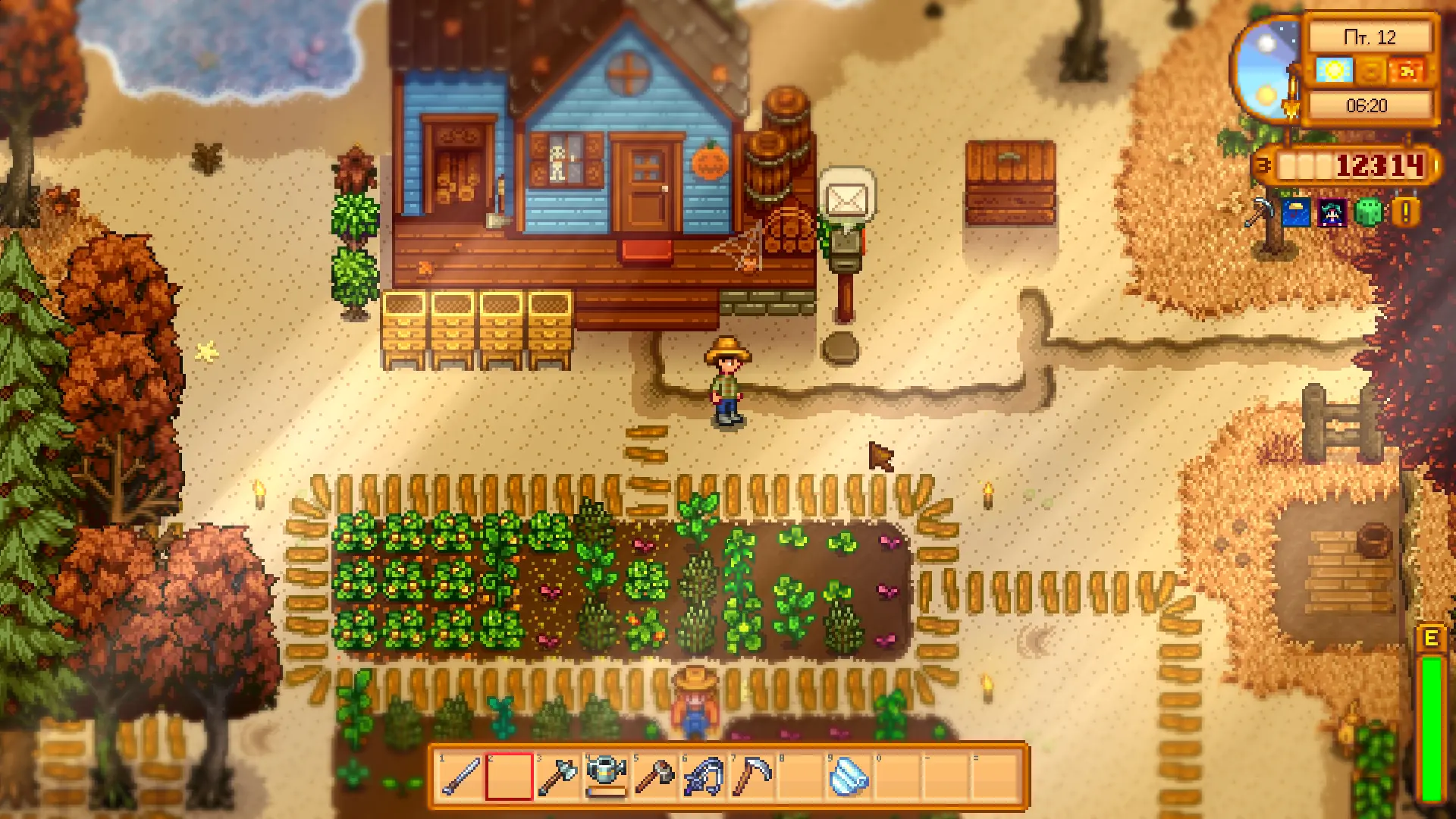Click the empty selected hotbar slot 2

click(508, 777)
